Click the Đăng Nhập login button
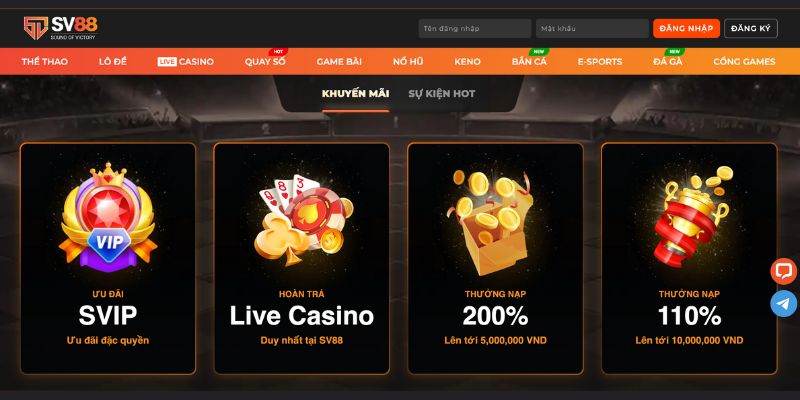This screenshot has width=800, height=400. 686,28
